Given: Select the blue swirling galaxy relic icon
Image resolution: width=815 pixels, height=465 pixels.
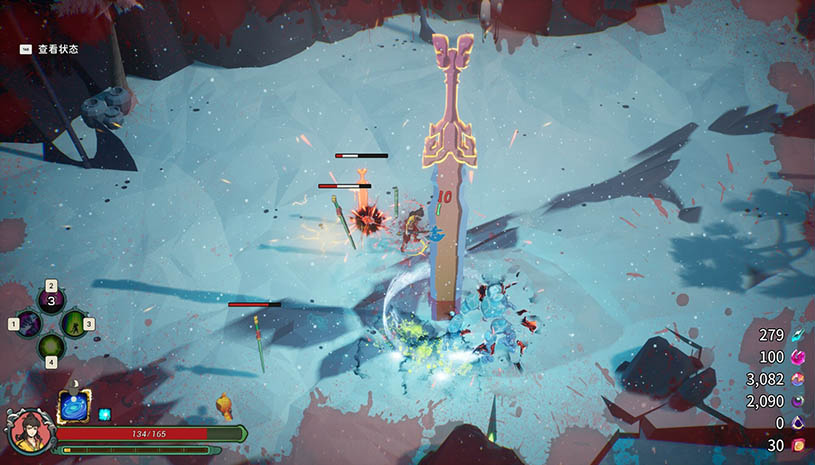Looking at the screenshot, I should pos(75,407).
